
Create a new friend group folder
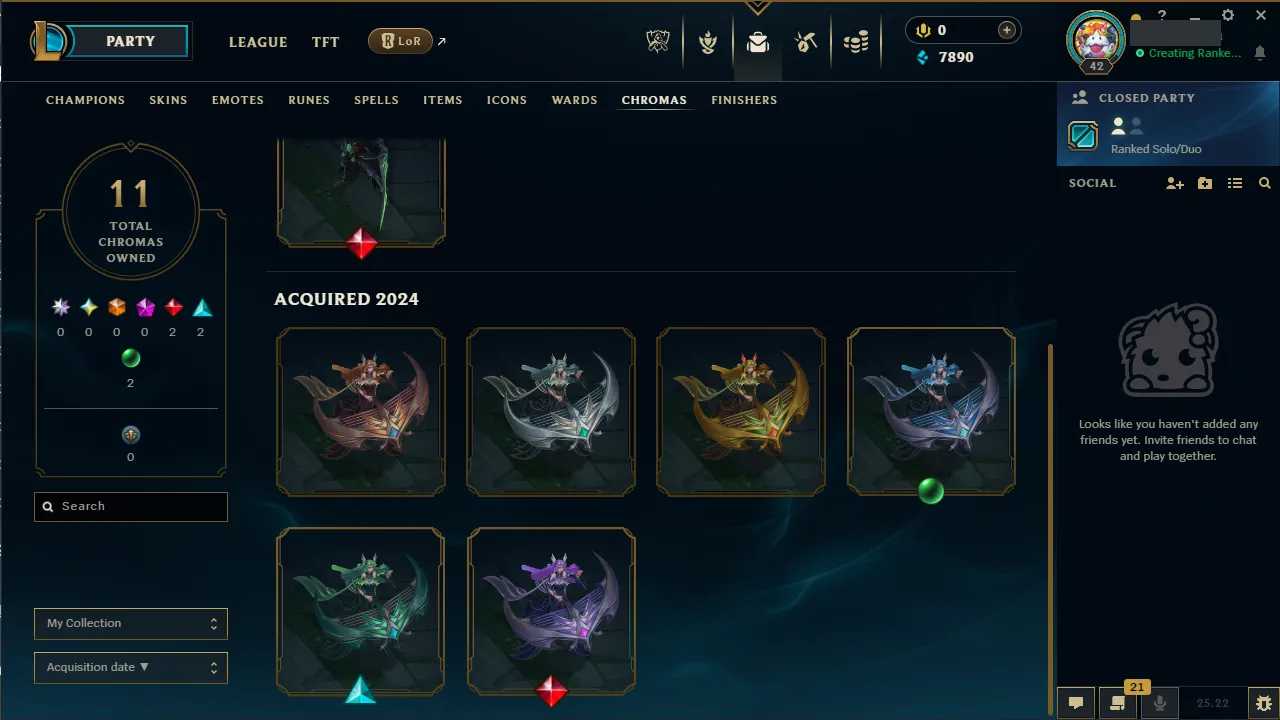point(1204,183)
